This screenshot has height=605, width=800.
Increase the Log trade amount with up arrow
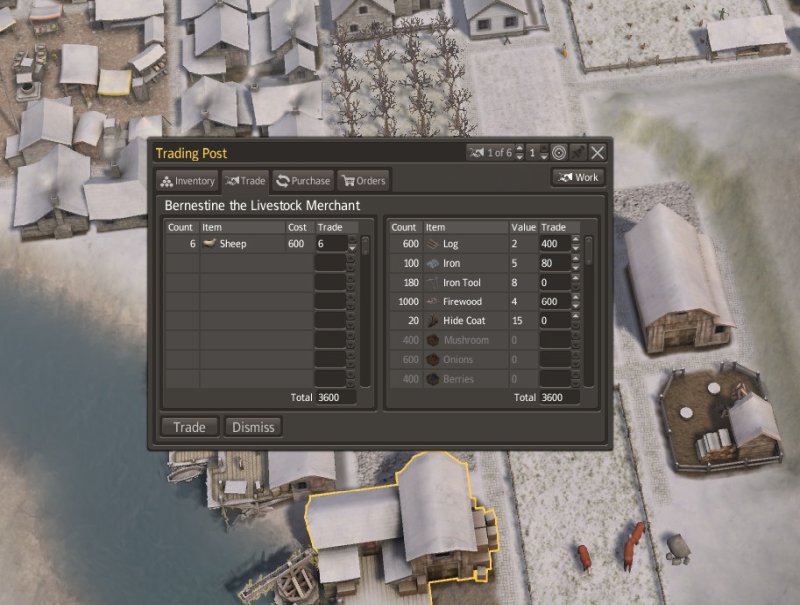click(x=575, y=240)
